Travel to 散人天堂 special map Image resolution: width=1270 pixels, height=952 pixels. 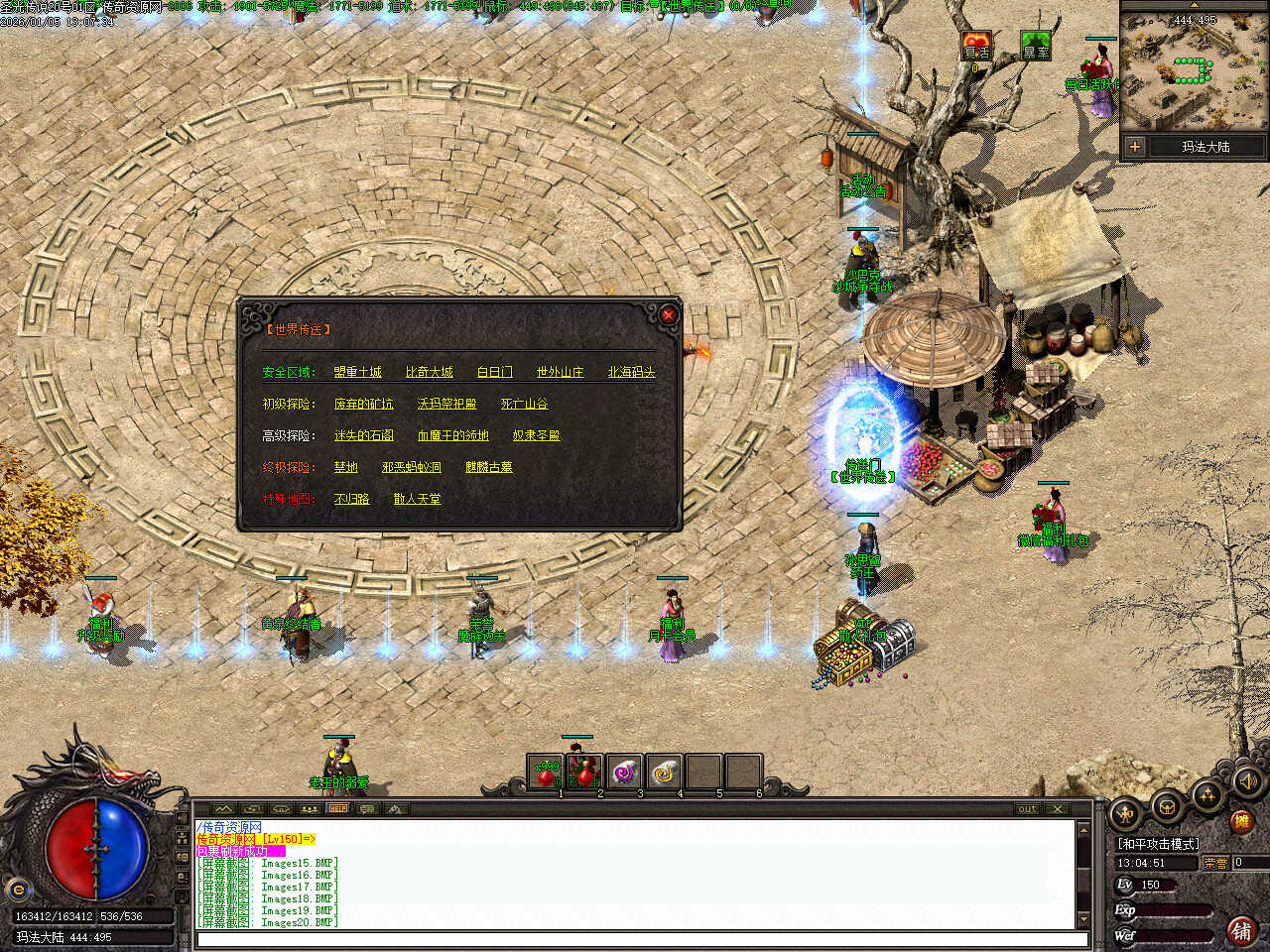coord(417,499)
